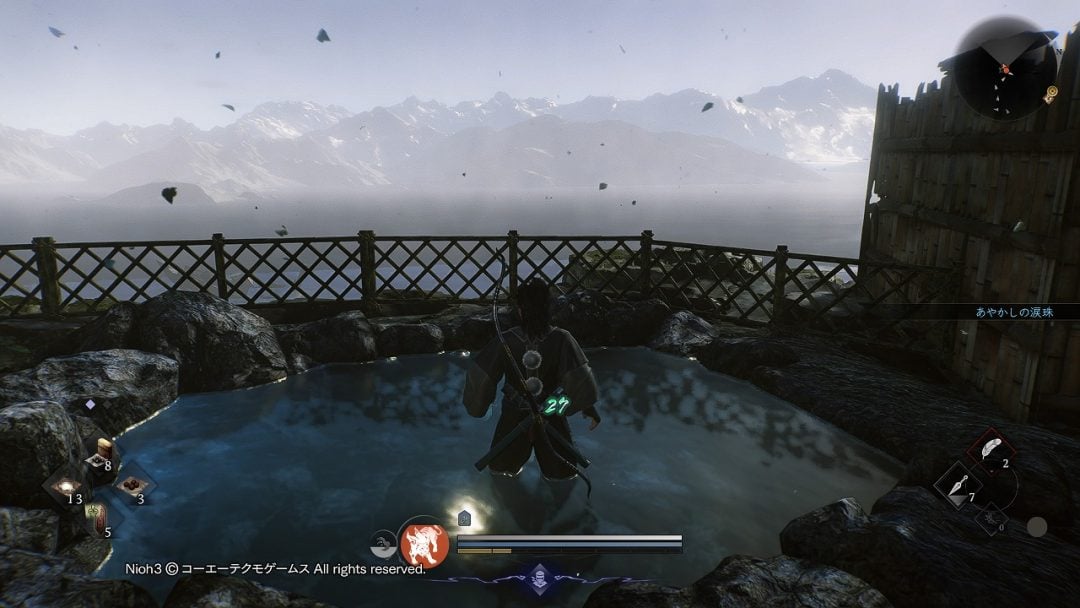Screen dimensions: 1080x608
Task: Choose the talisman scroll slot with 5
Action: [99, 518]
